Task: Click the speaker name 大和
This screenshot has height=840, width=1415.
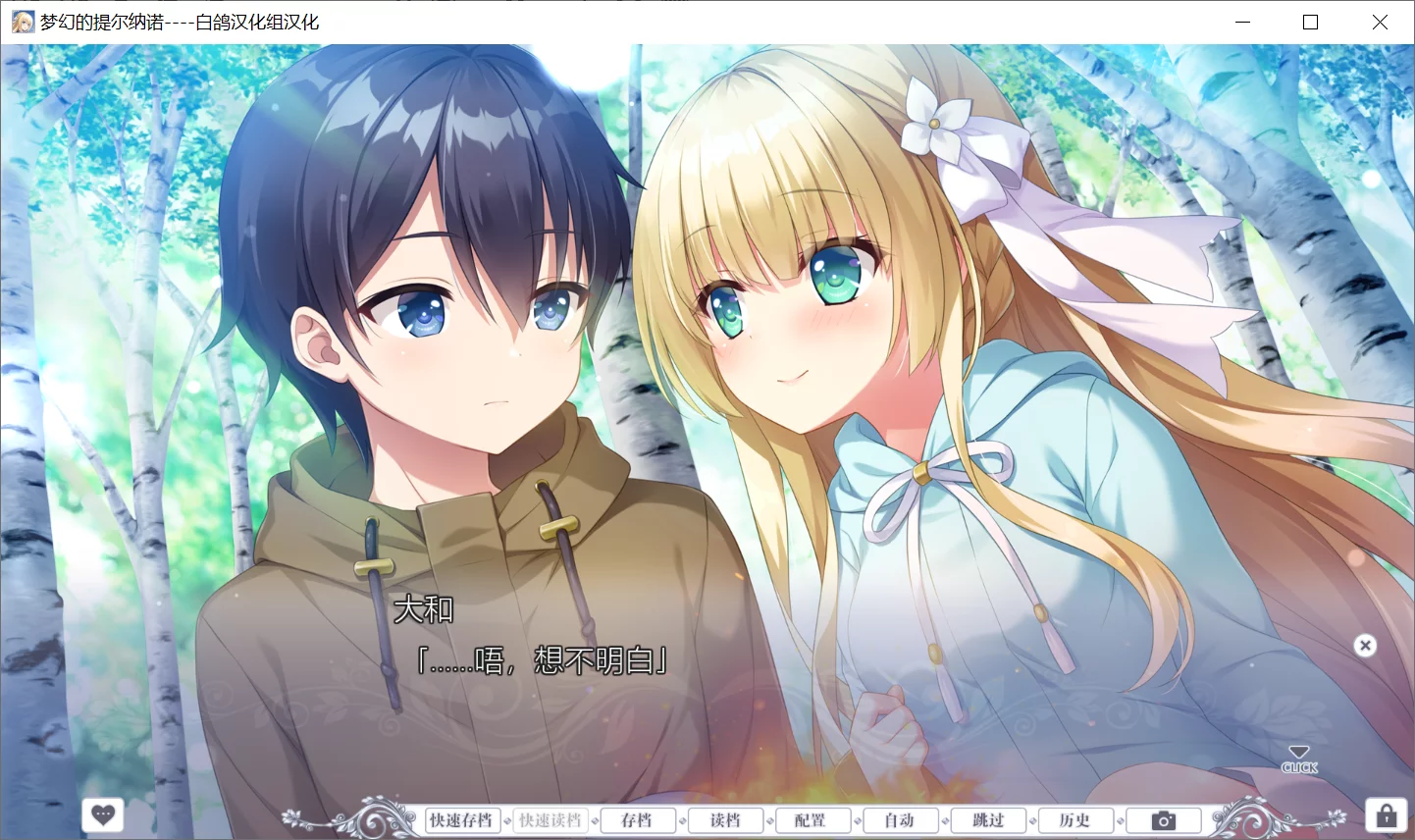Action: coord(424,609)
